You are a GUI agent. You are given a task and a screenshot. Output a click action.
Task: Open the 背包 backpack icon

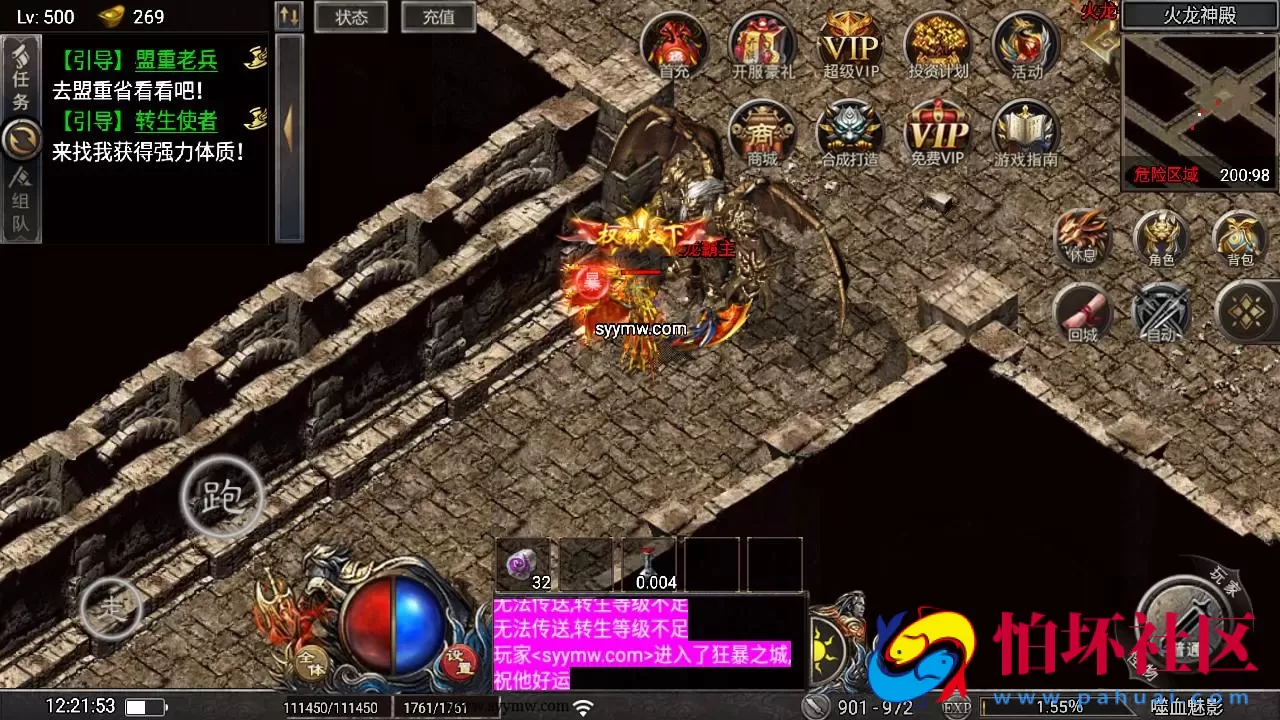coord(1240,240)
